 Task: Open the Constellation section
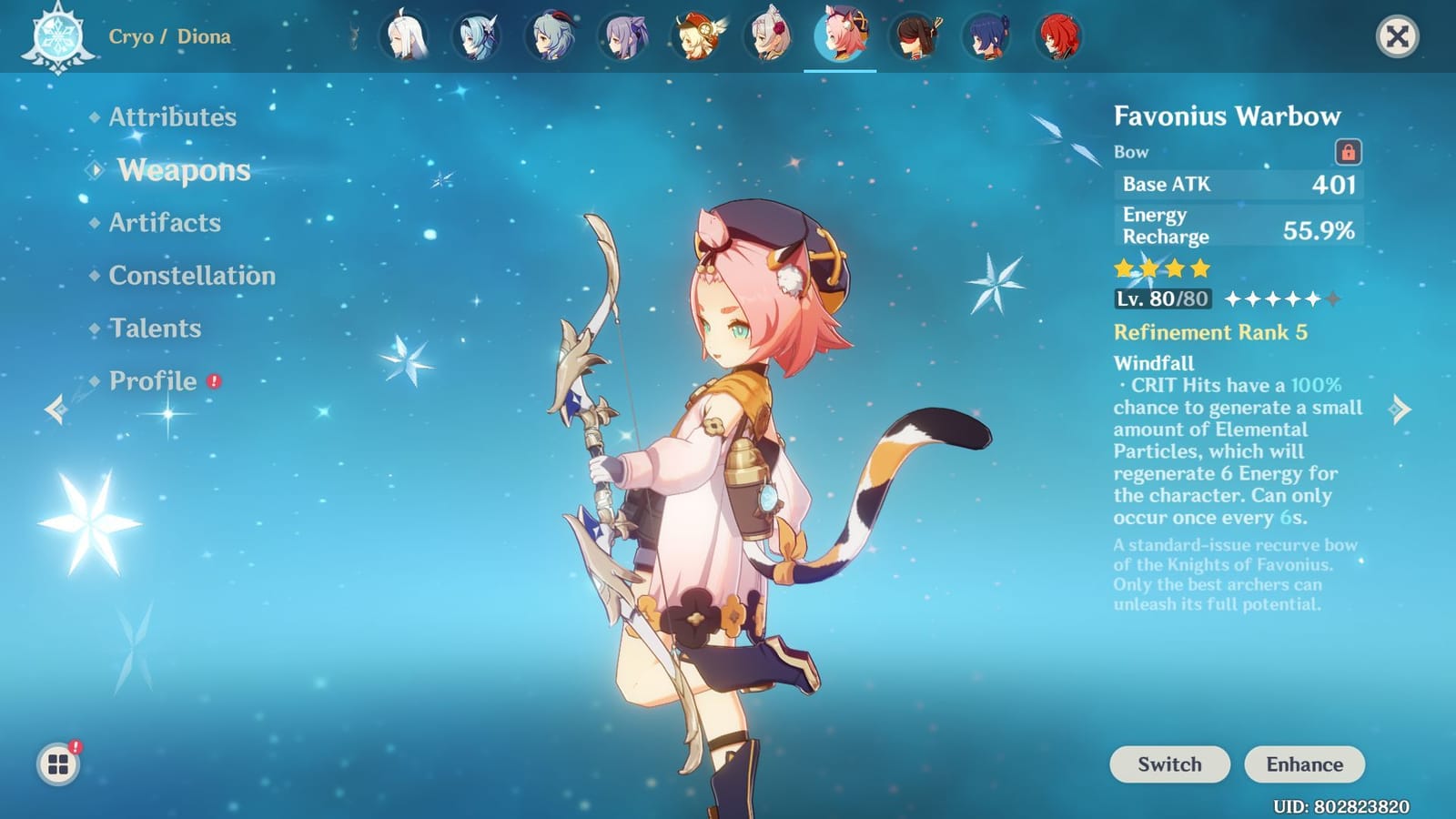click(192, 275)
